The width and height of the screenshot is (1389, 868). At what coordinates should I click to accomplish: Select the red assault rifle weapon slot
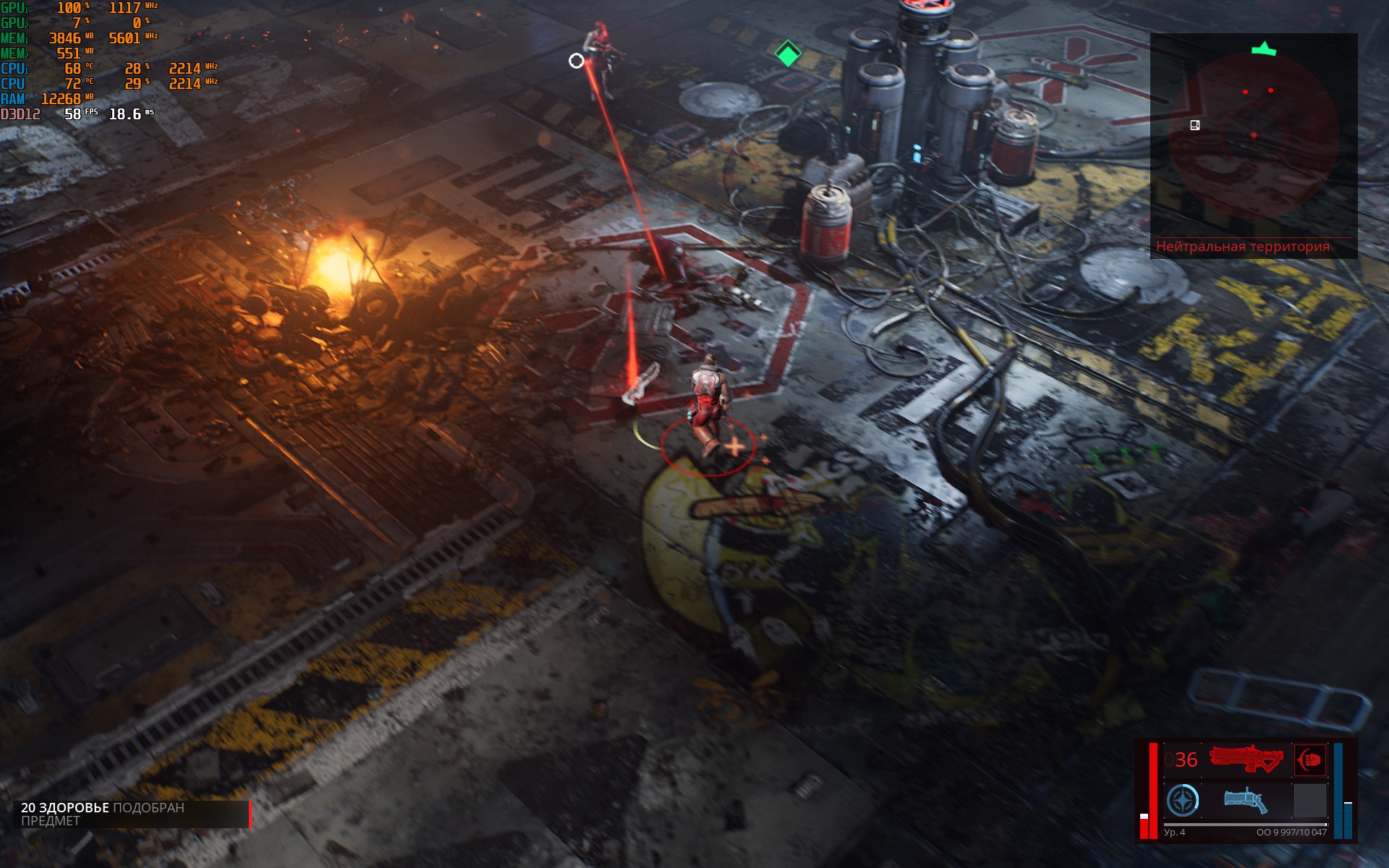click(1246, 759)
